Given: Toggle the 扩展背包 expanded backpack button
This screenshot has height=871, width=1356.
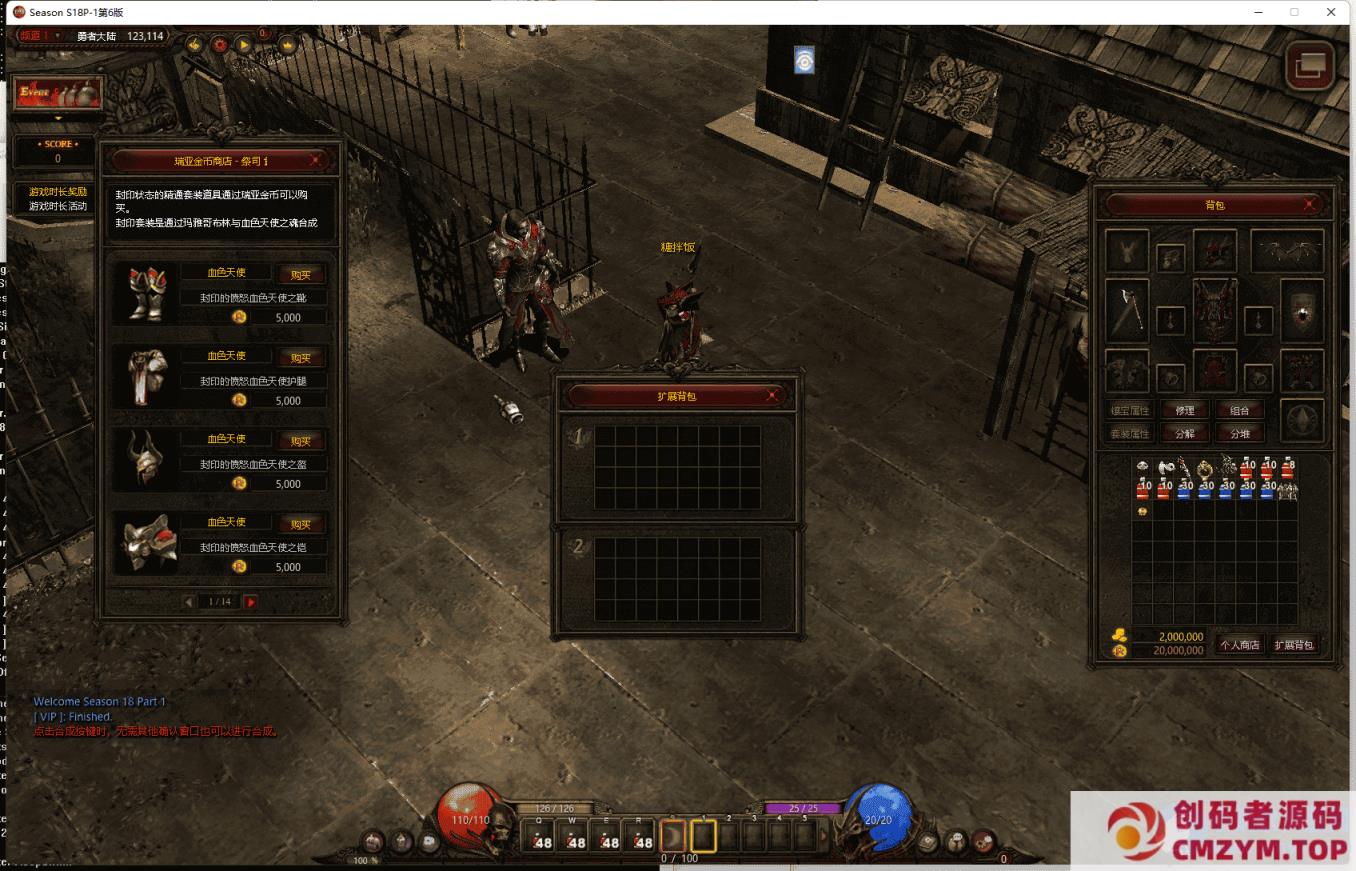Looking at the screenshot, I should tap(1294, 645).
